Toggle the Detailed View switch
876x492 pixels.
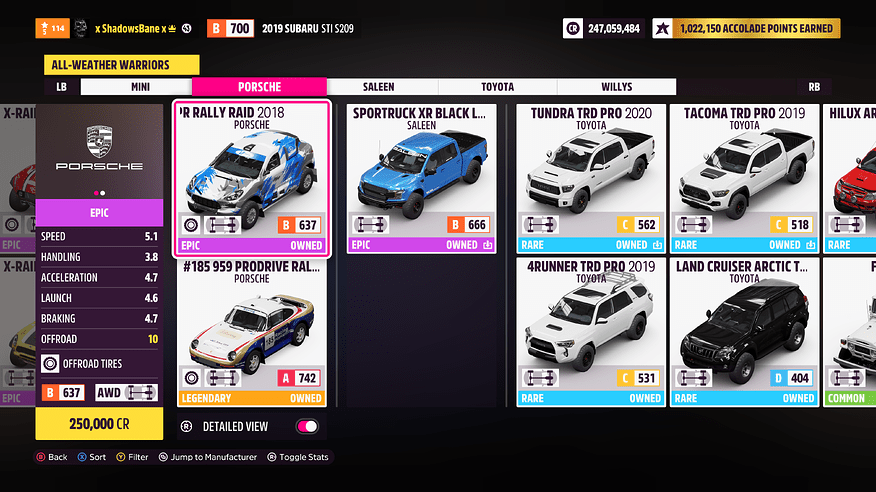coord(307,427)
